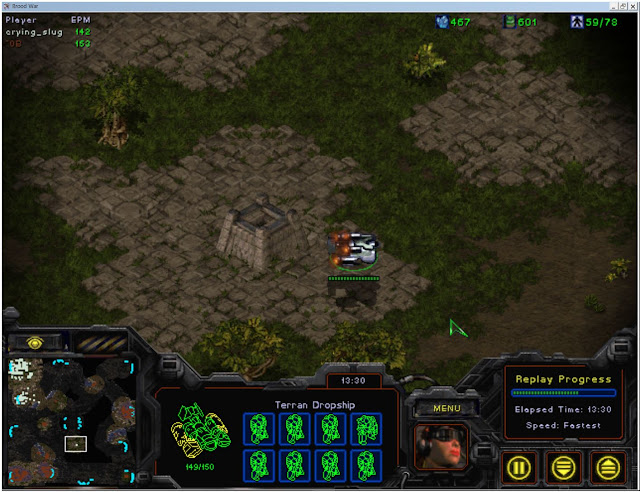The height and width of the screenshot is (492, 640).
Task: Toggle the eye icon above the minimap
Action: (x=34, y=342)
